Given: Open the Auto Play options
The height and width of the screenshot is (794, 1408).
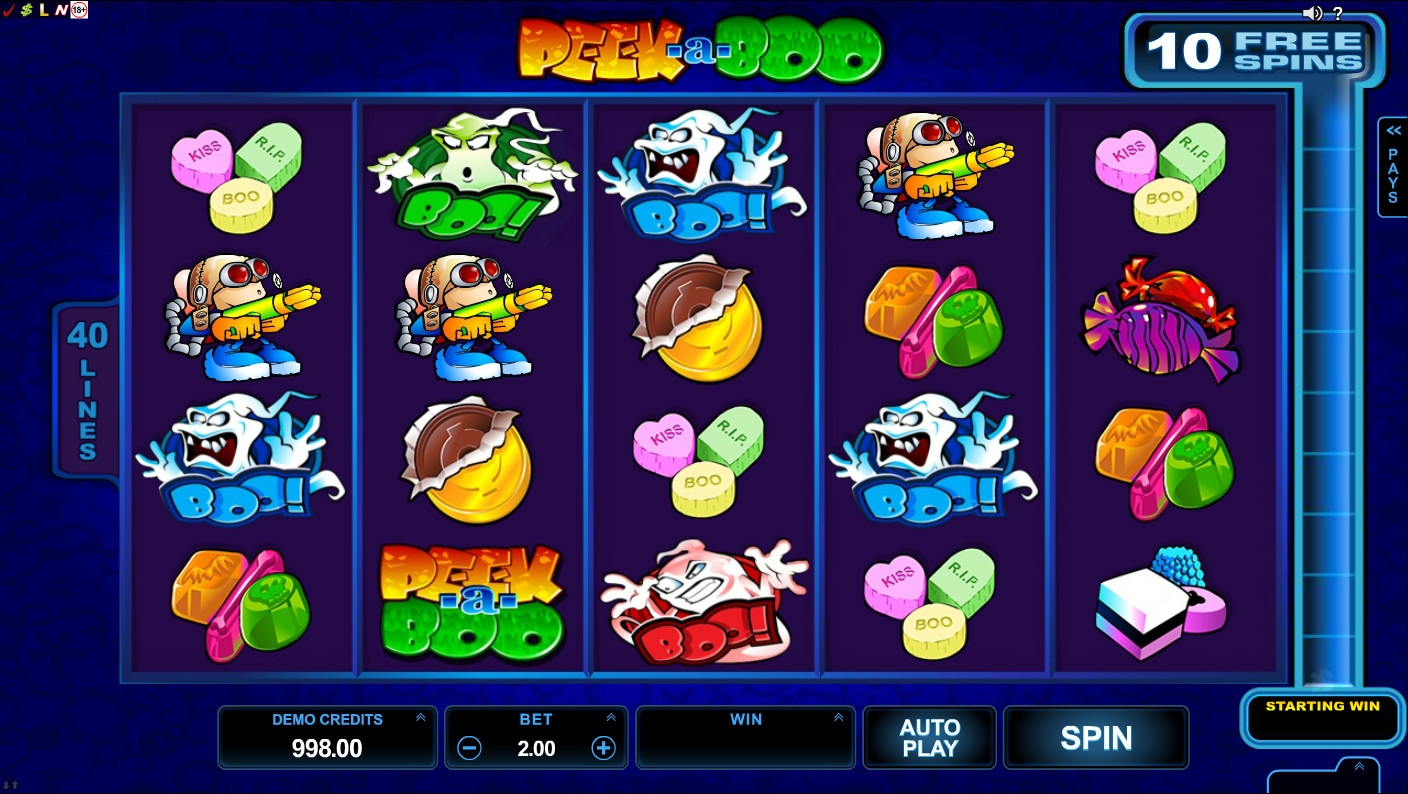Looking at the screenshot, I should pos(929,738).
